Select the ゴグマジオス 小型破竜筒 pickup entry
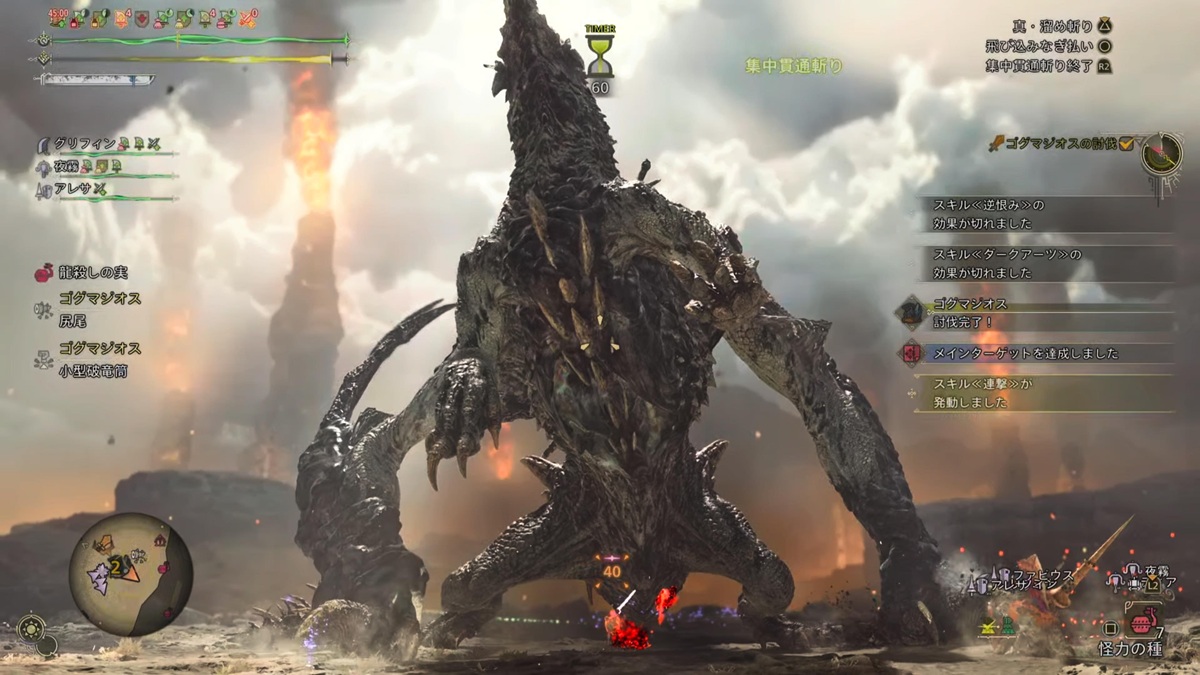This screenshot has height=675, width=1200. click(x=97, y=360)
